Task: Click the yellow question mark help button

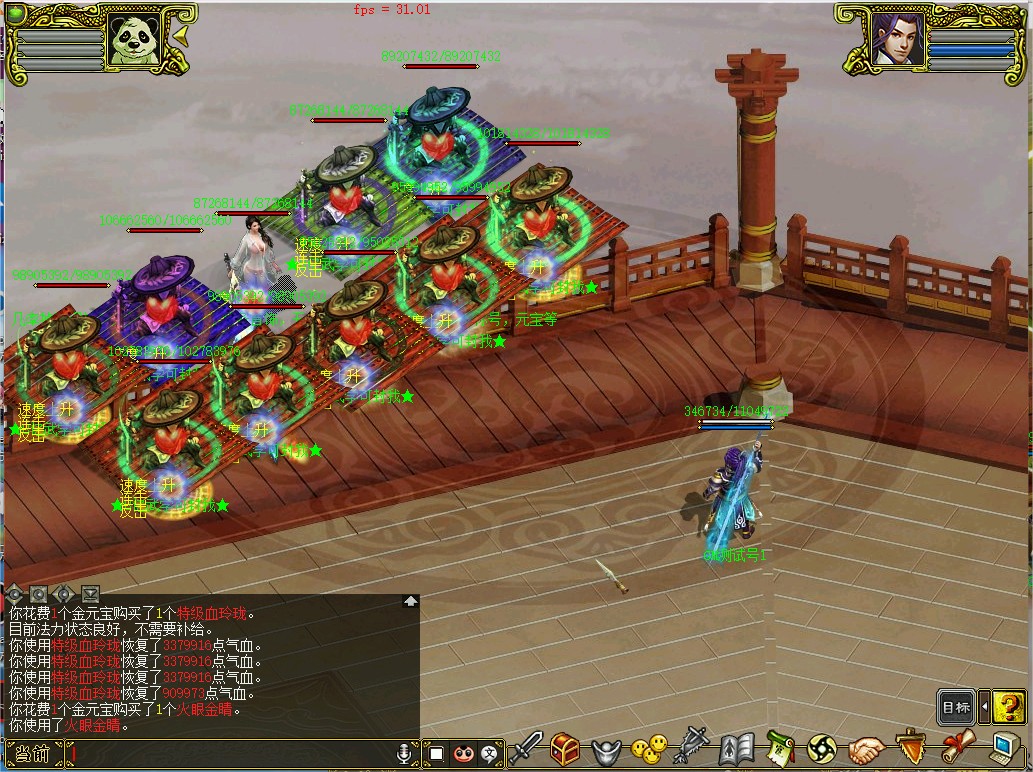Action: pos(1010,707)
